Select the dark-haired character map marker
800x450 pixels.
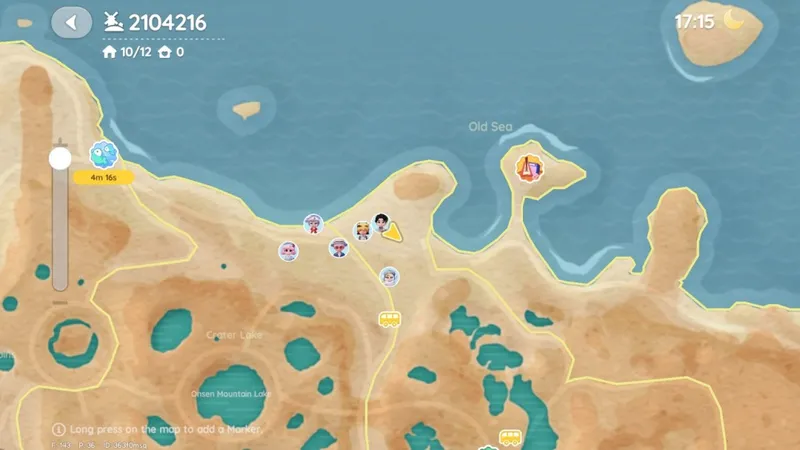point(381,221)
